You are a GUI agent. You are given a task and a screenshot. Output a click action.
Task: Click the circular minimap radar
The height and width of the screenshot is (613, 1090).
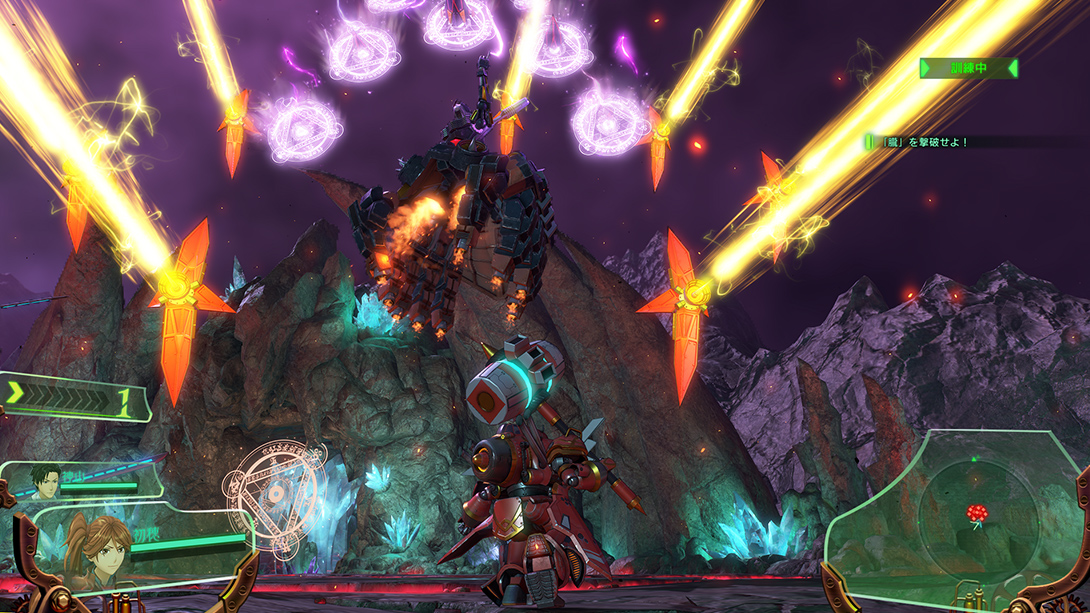[976, 516]
